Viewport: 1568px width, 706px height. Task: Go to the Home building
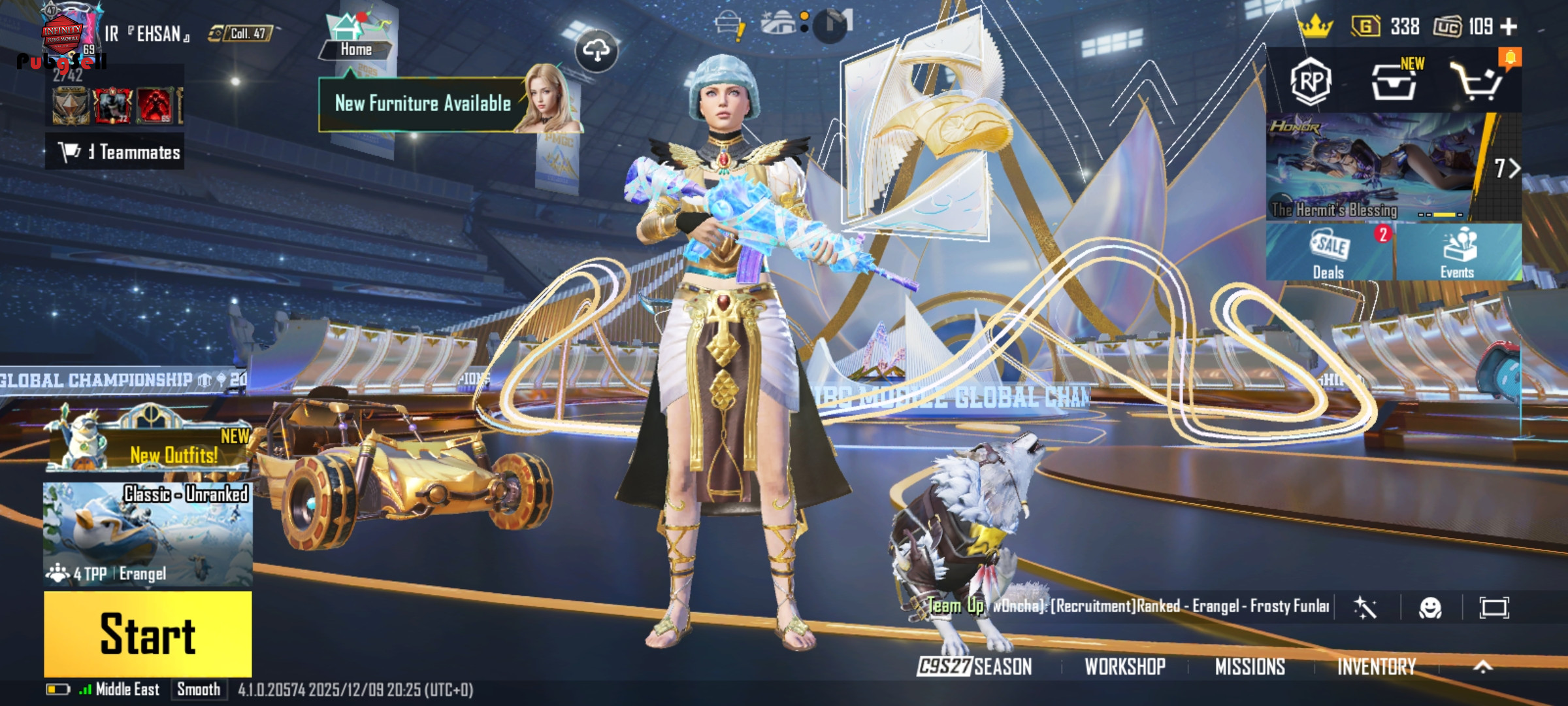[356, 38]
